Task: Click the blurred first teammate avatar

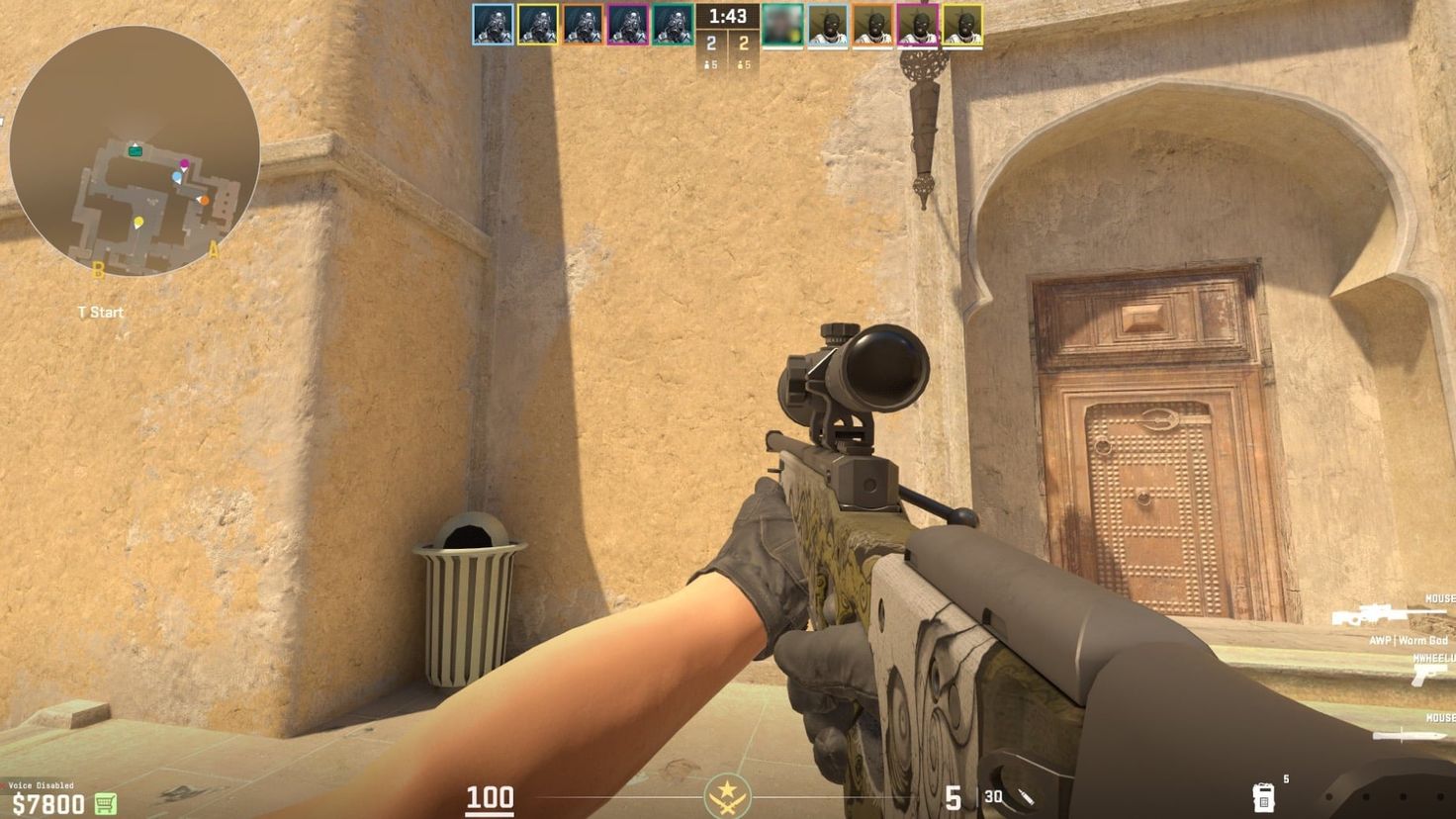Action: tap(780, 25)
